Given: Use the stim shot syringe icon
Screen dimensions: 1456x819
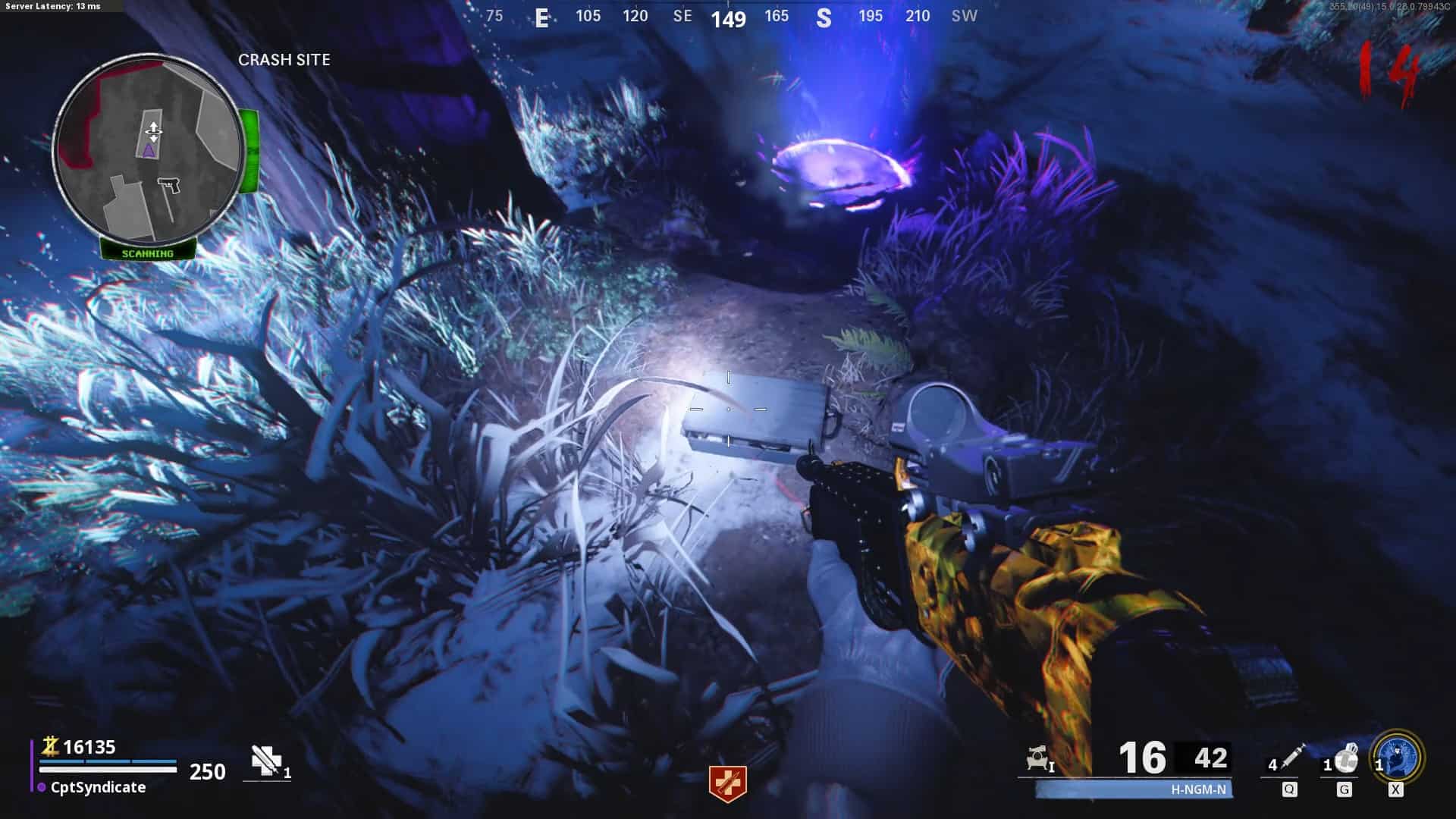Looking at the screenshot, I should point(1291,757).
